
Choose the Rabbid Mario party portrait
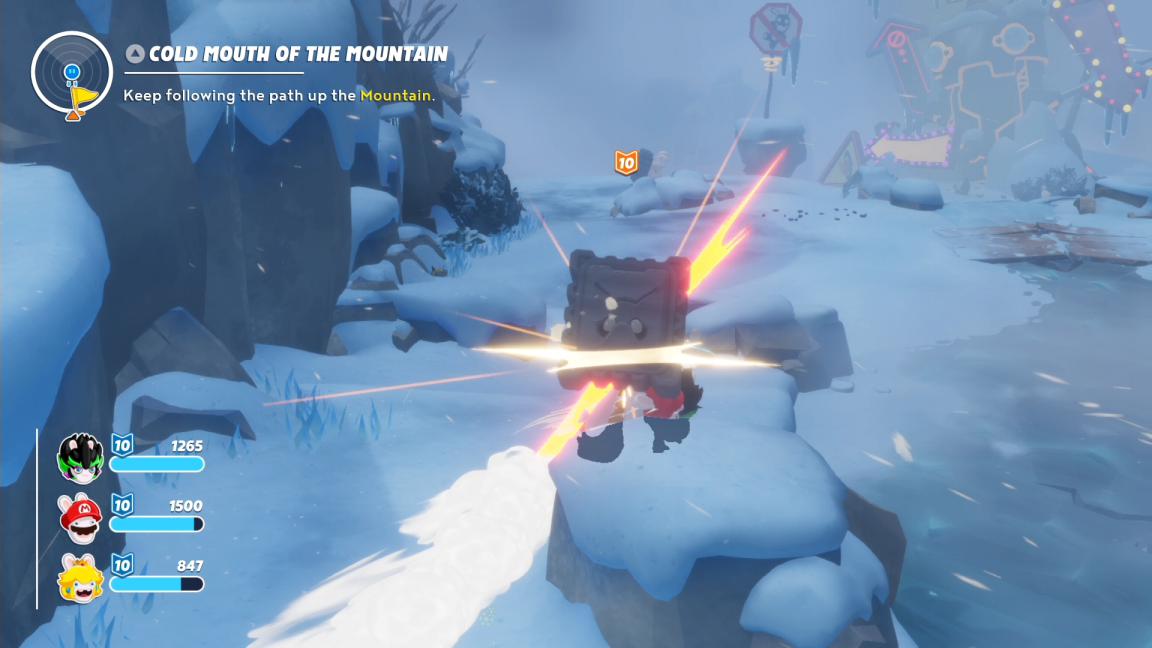click(80, 515)
